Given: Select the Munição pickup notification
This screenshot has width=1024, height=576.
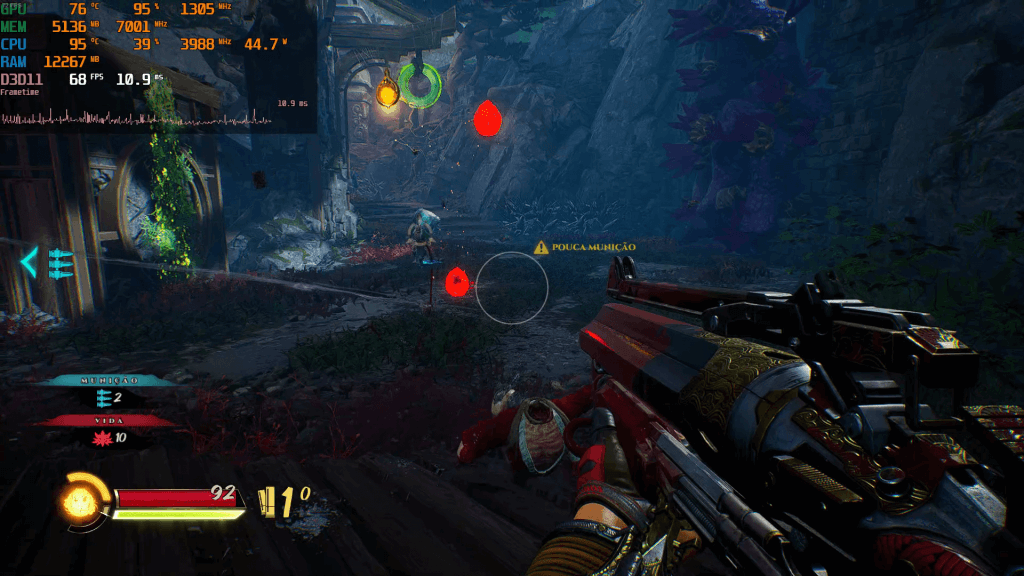Looking at the screenshot, I should click(107, 388).
